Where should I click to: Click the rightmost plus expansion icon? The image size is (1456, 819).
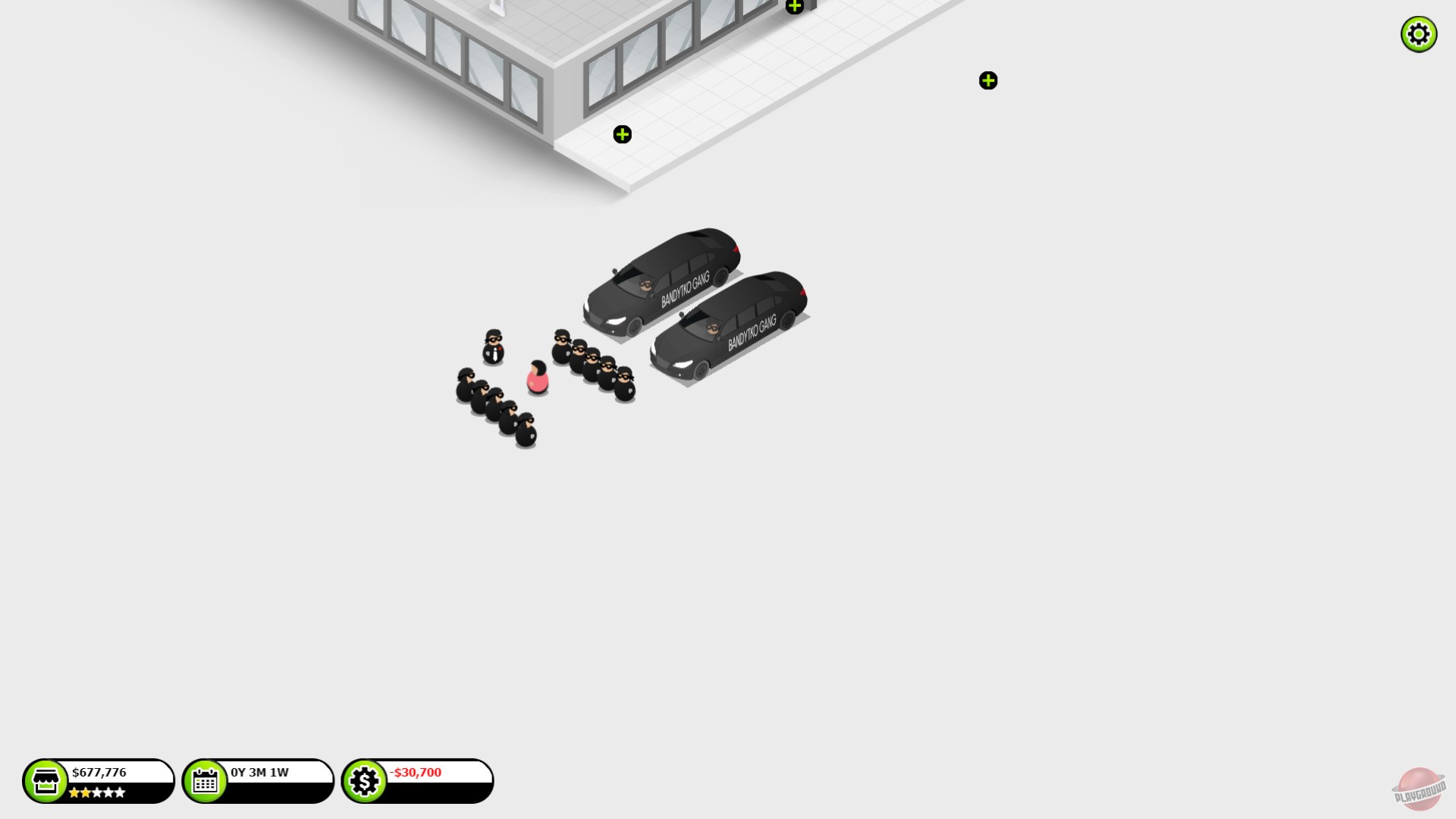click(987, 80)
